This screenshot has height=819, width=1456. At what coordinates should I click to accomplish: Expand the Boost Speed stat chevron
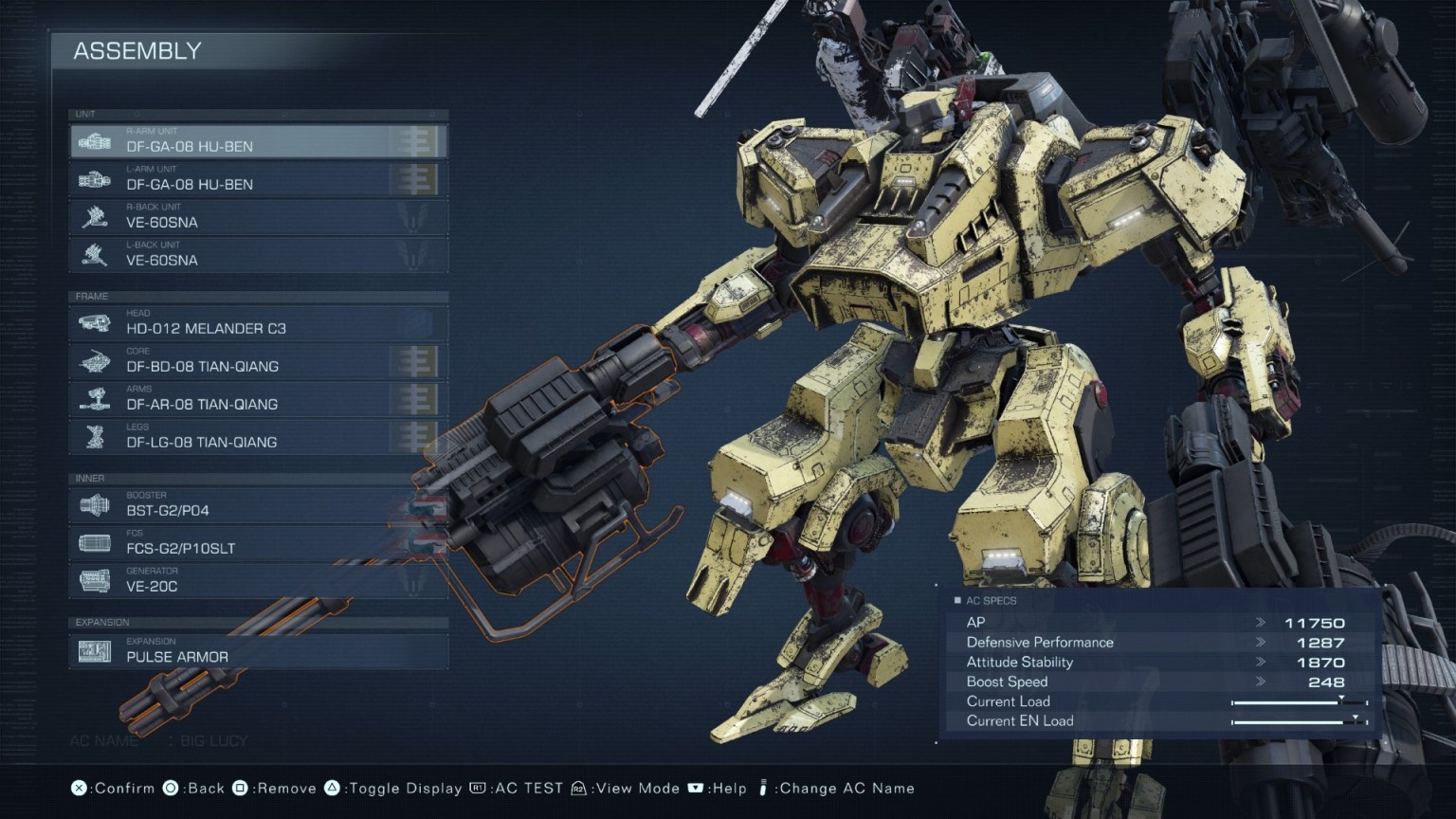tap(1263, 682)
